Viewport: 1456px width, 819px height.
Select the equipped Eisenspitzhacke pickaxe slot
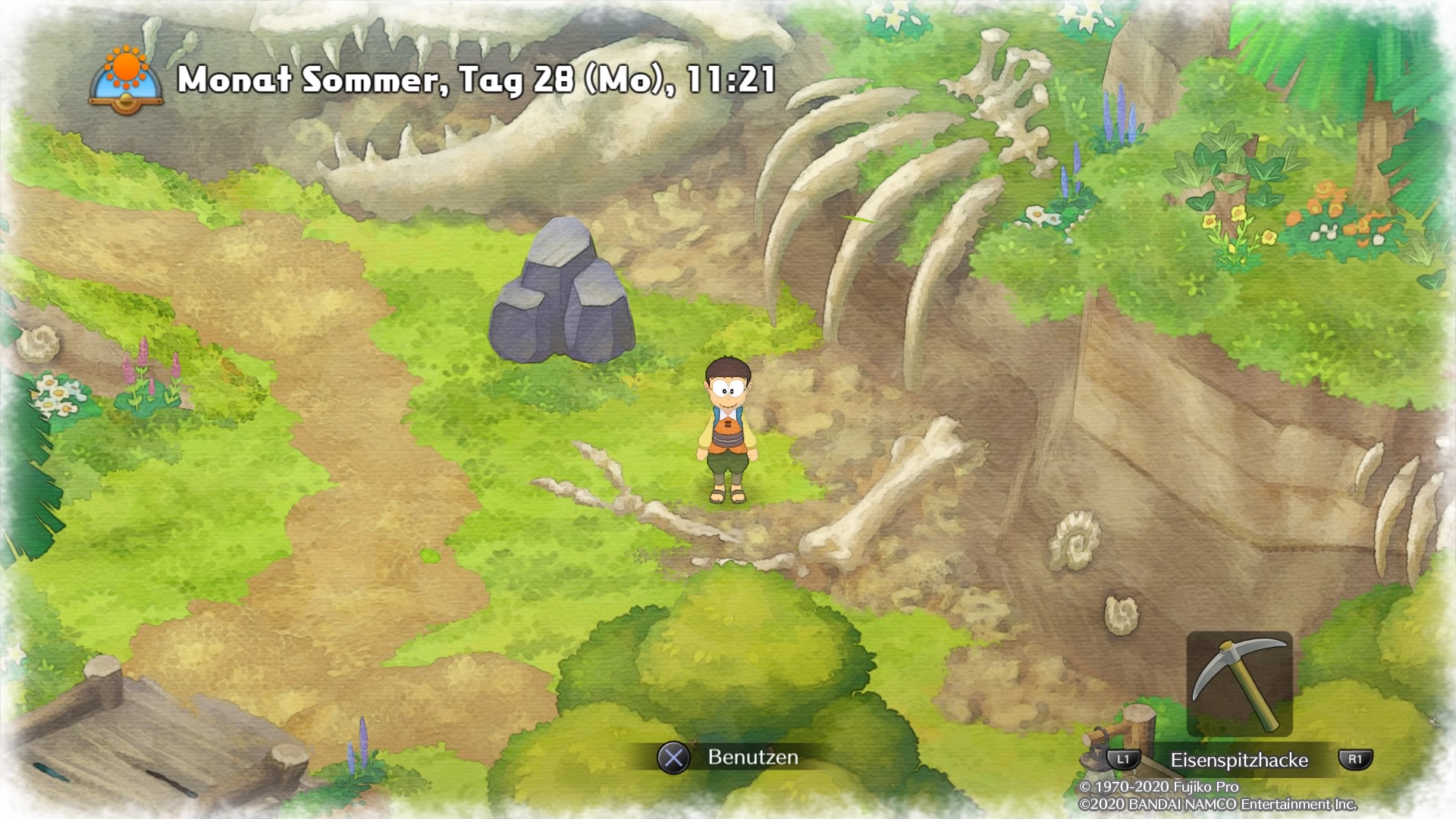click(x=1239, y=684)
